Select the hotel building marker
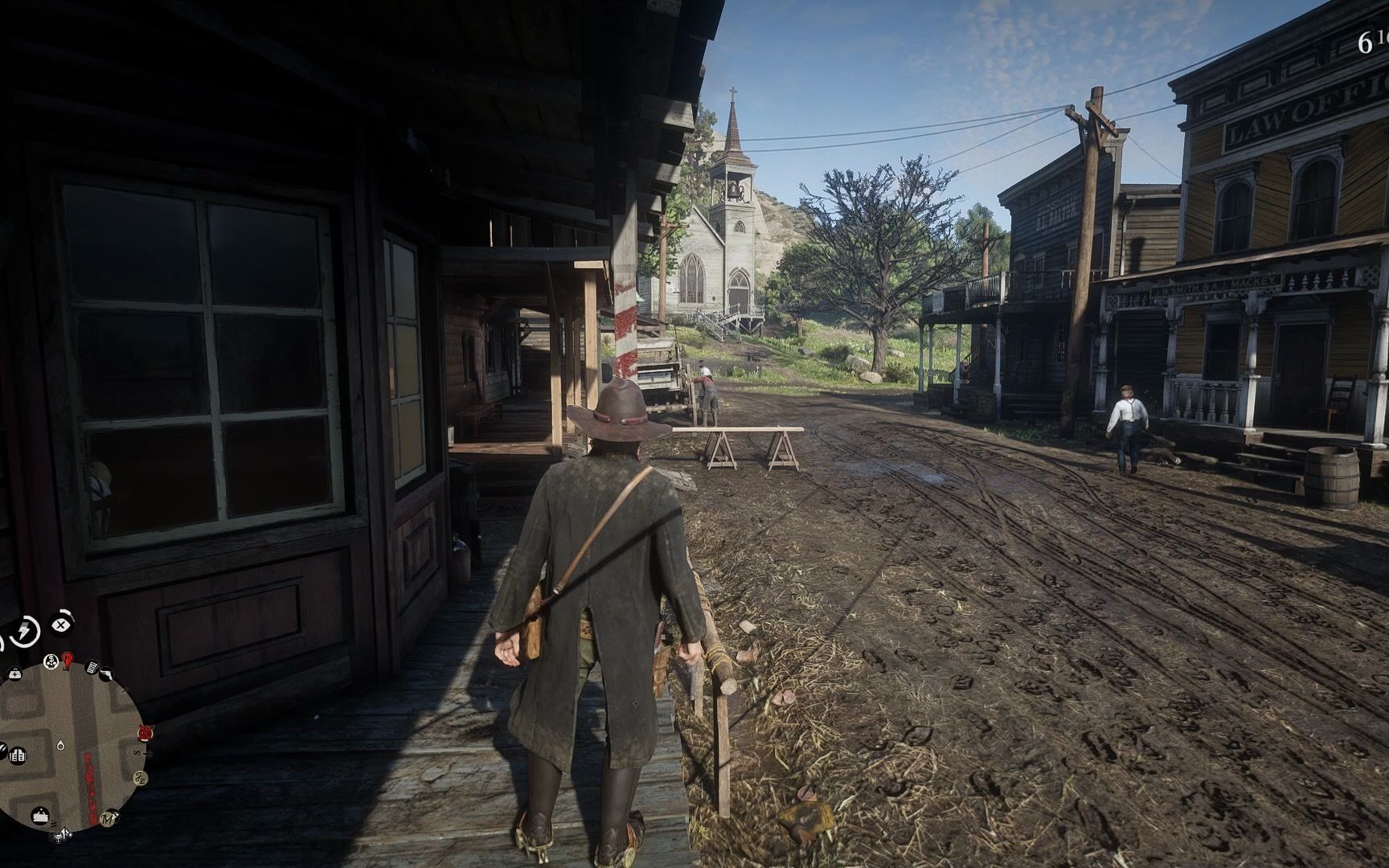 coord(18,755)
